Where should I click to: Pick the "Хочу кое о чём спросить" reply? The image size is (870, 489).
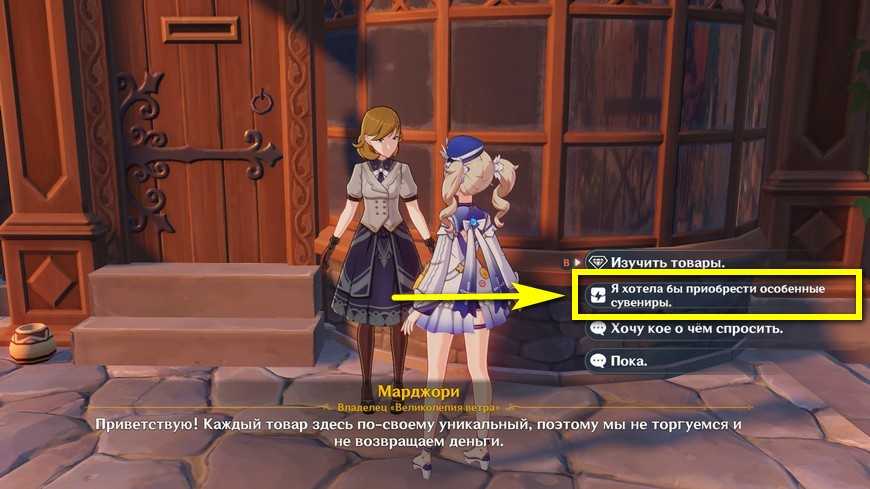pyautogui.click(x=684, y=328)
